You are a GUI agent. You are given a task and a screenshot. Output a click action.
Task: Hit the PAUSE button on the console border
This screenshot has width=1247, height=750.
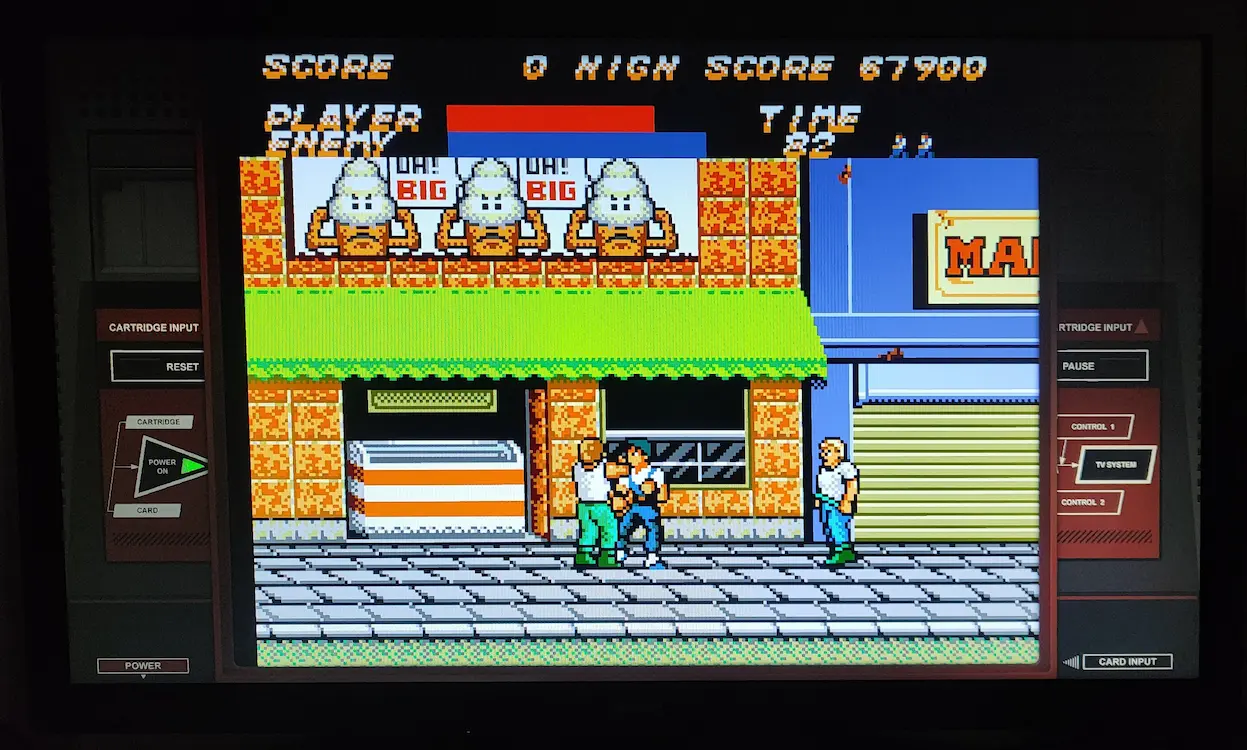coord(1100,366)
